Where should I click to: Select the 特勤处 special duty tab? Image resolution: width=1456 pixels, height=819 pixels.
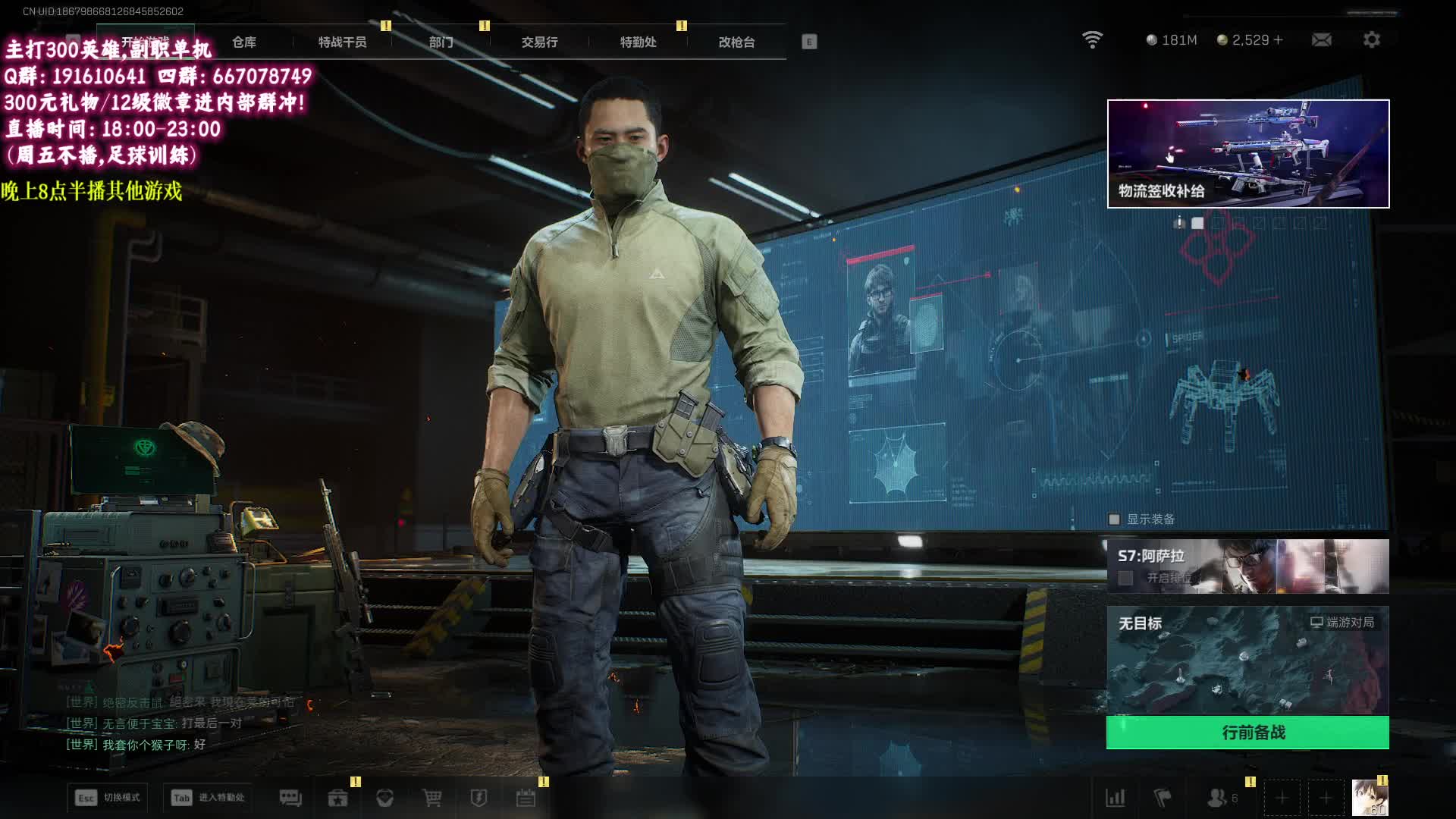638,42
